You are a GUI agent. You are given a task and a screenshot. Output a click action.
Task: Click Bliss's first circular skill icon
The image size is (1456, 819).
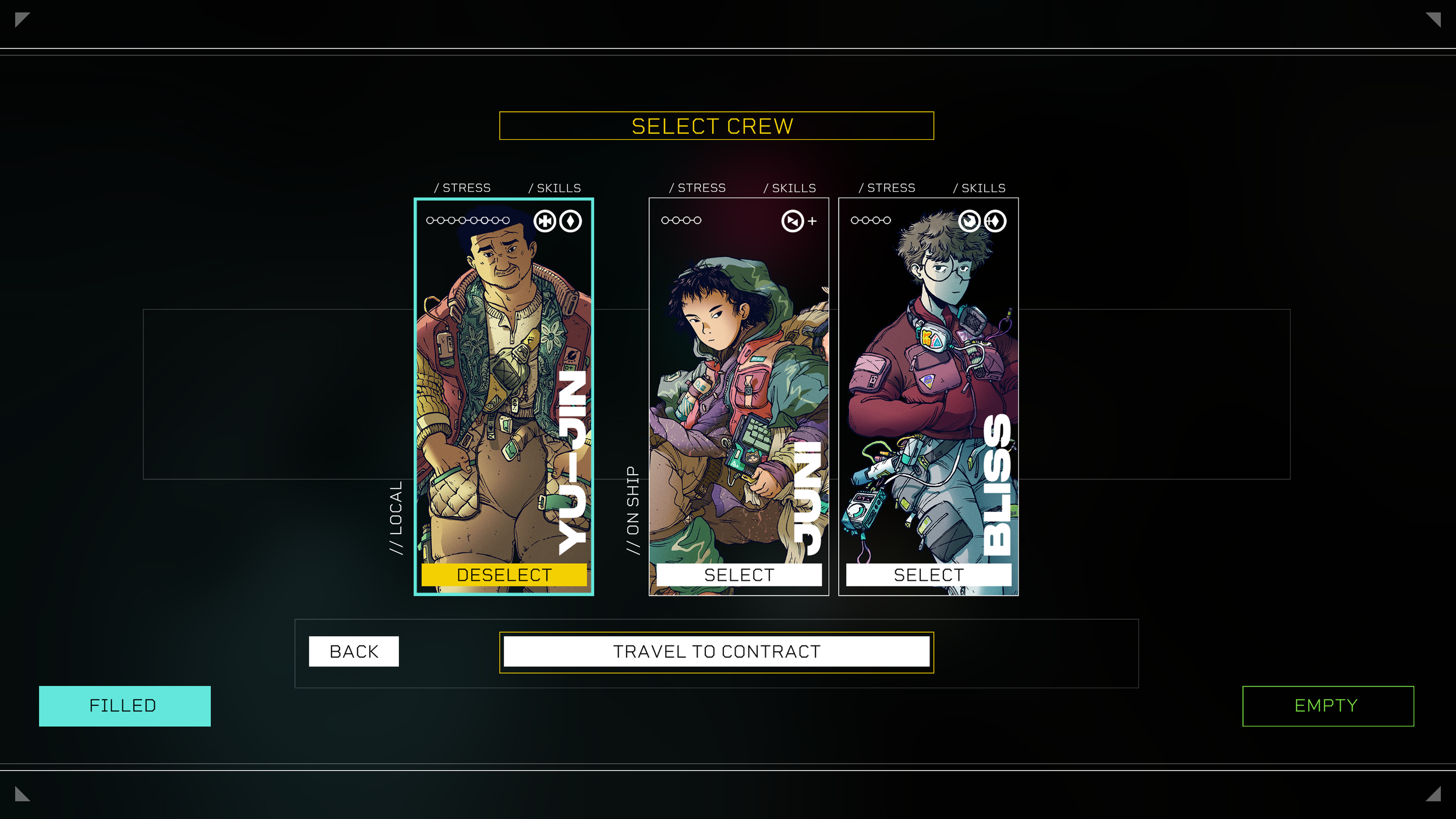[x=970, y=221]
